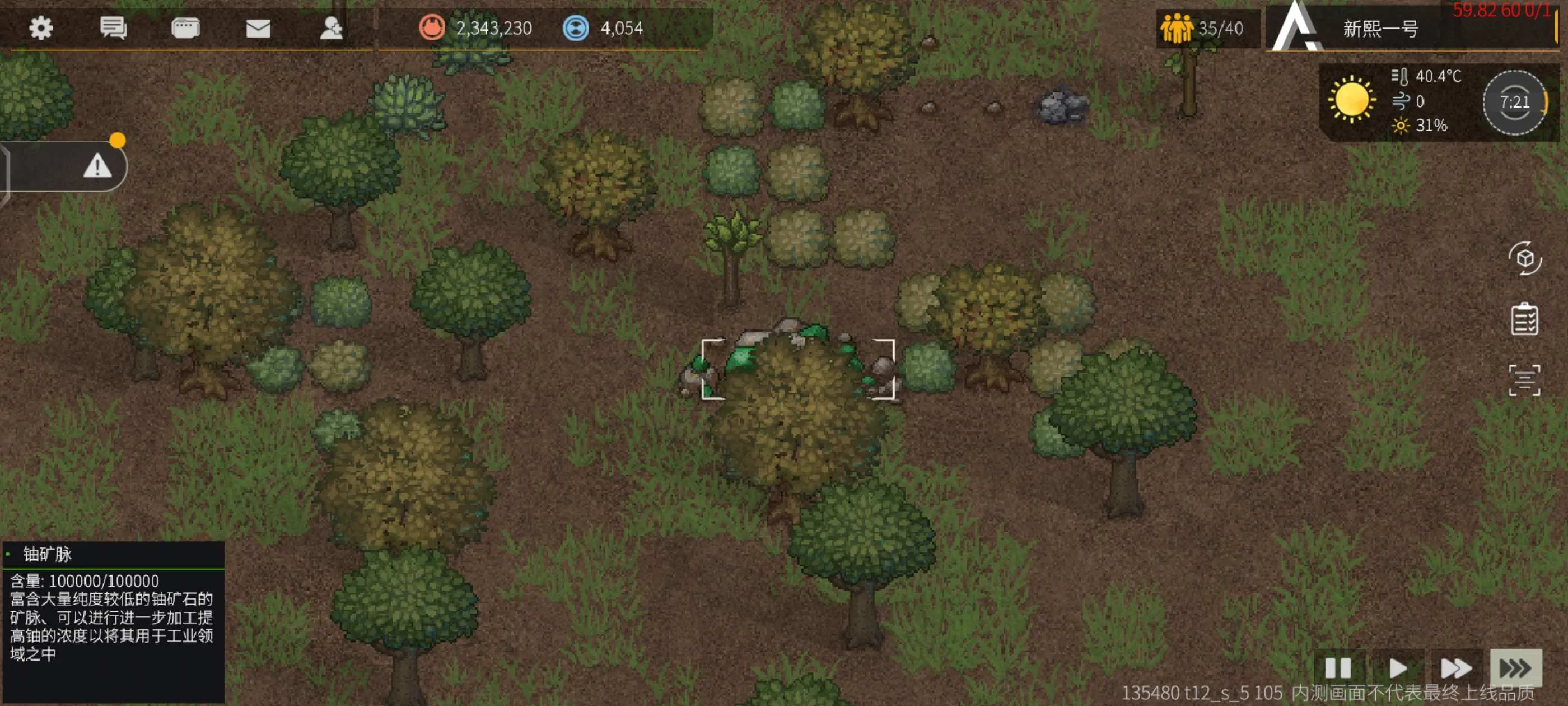Open the rotating cube build icon
This screenshot has width=1568, height=706.
[x=1524, y=258]
